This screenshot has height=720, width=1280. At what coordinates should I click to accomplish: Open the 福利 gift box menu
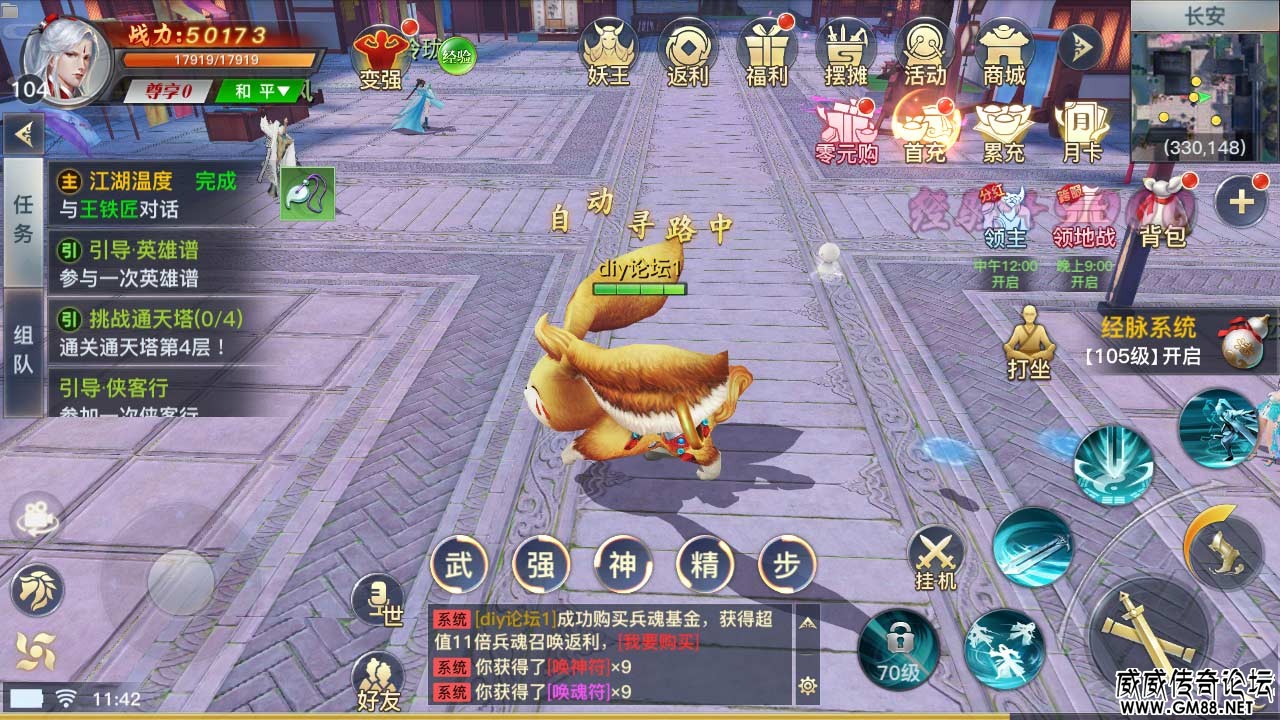(767, 54)
